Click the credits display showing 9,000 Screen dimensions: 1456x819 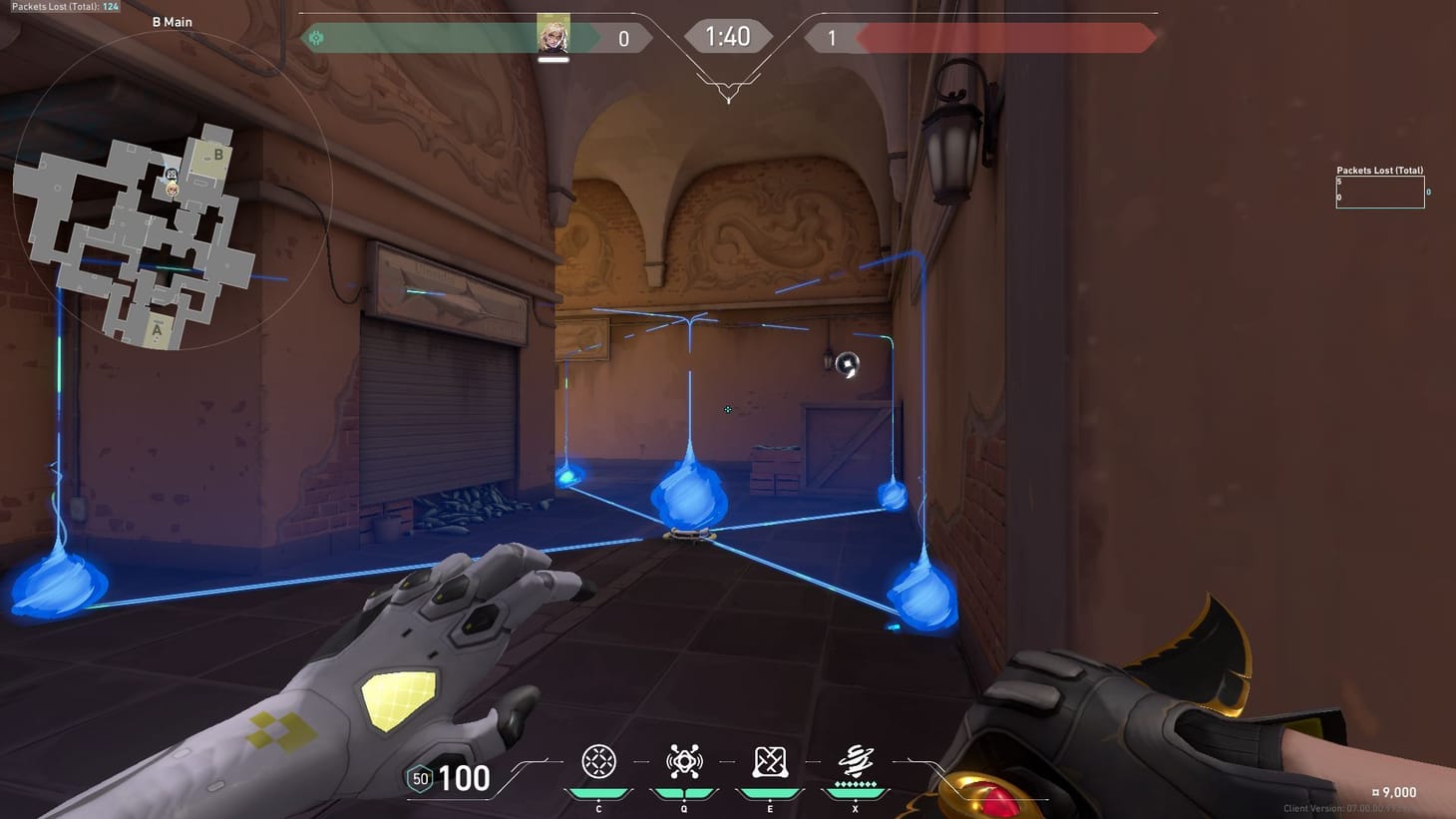[1393, 792]
